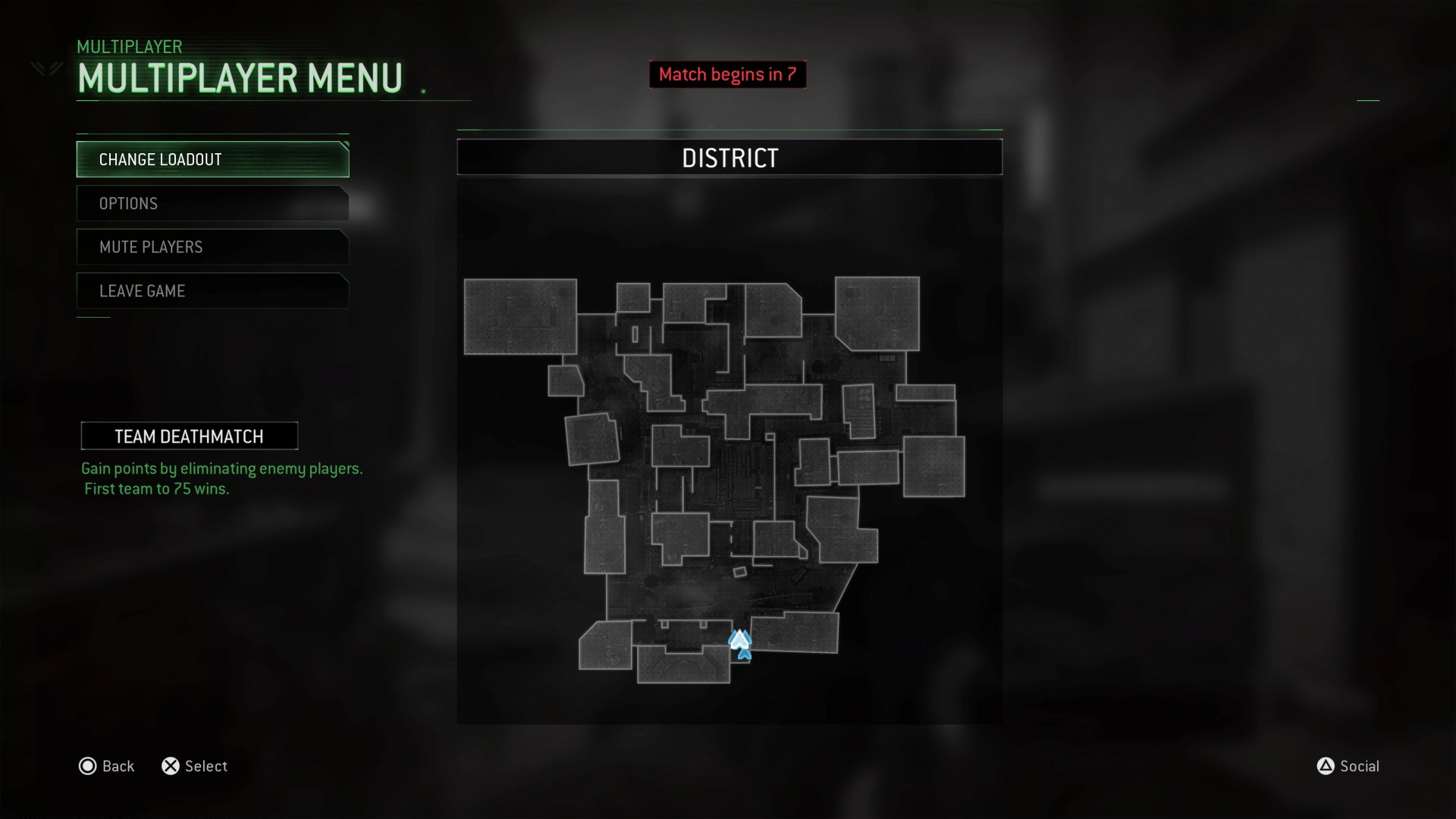Select the Change Loadout option
Image resolution: width=1456 pixels, height=819 pixels.
212,159
